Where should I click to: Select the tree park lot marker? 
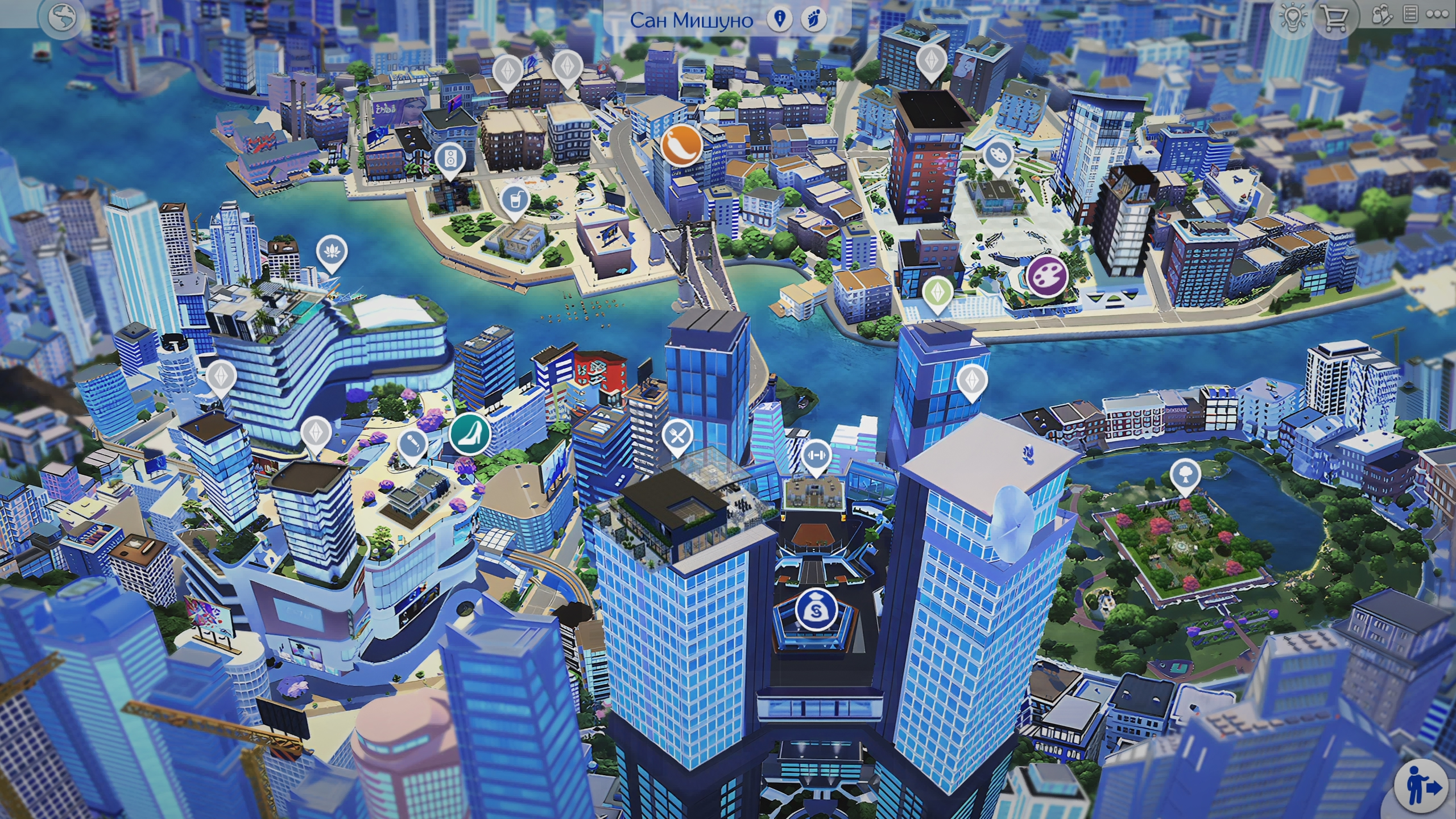pyautogui.click(x=1185, y=475)
